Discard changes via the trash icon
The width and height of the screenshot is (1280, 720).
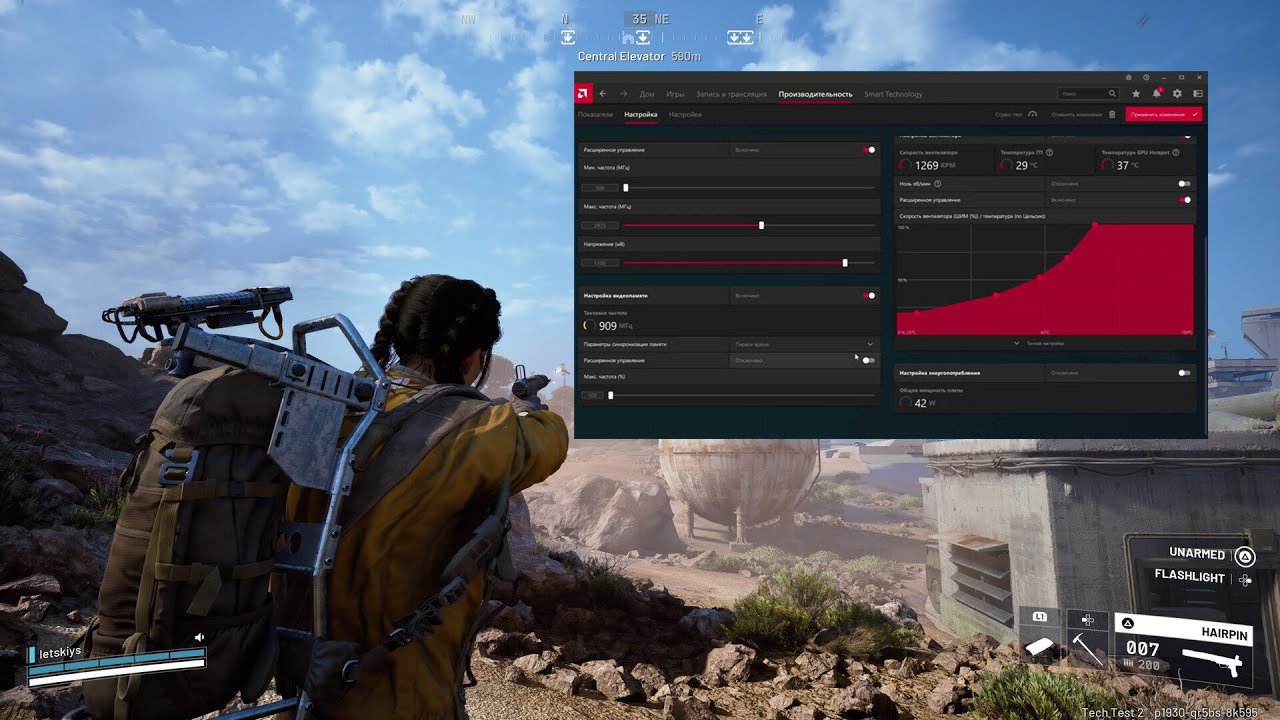tap(1113, 114)
